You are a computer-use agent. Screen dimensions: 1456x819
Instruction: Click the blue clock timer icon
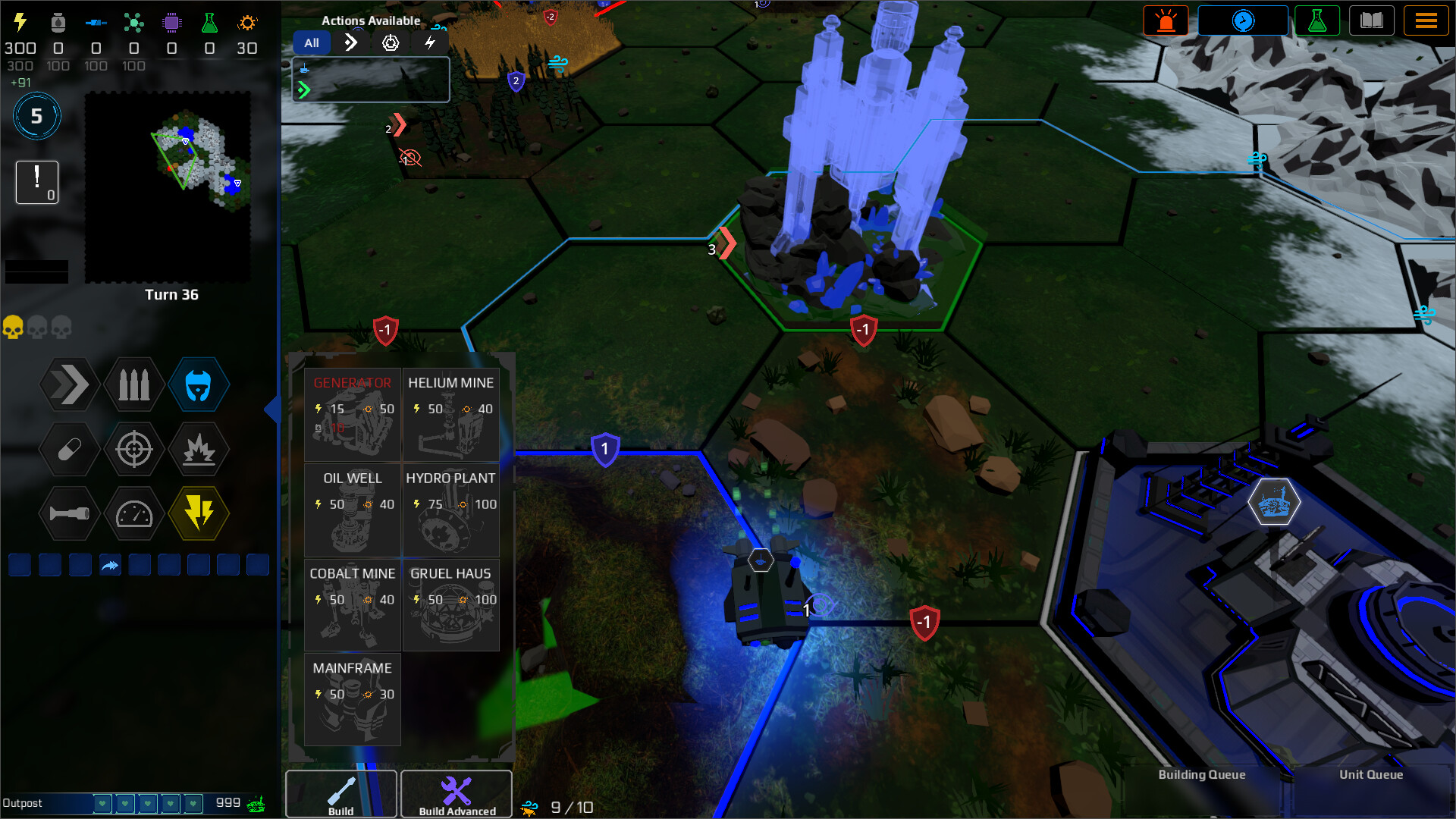click(x=1243, y=20)
